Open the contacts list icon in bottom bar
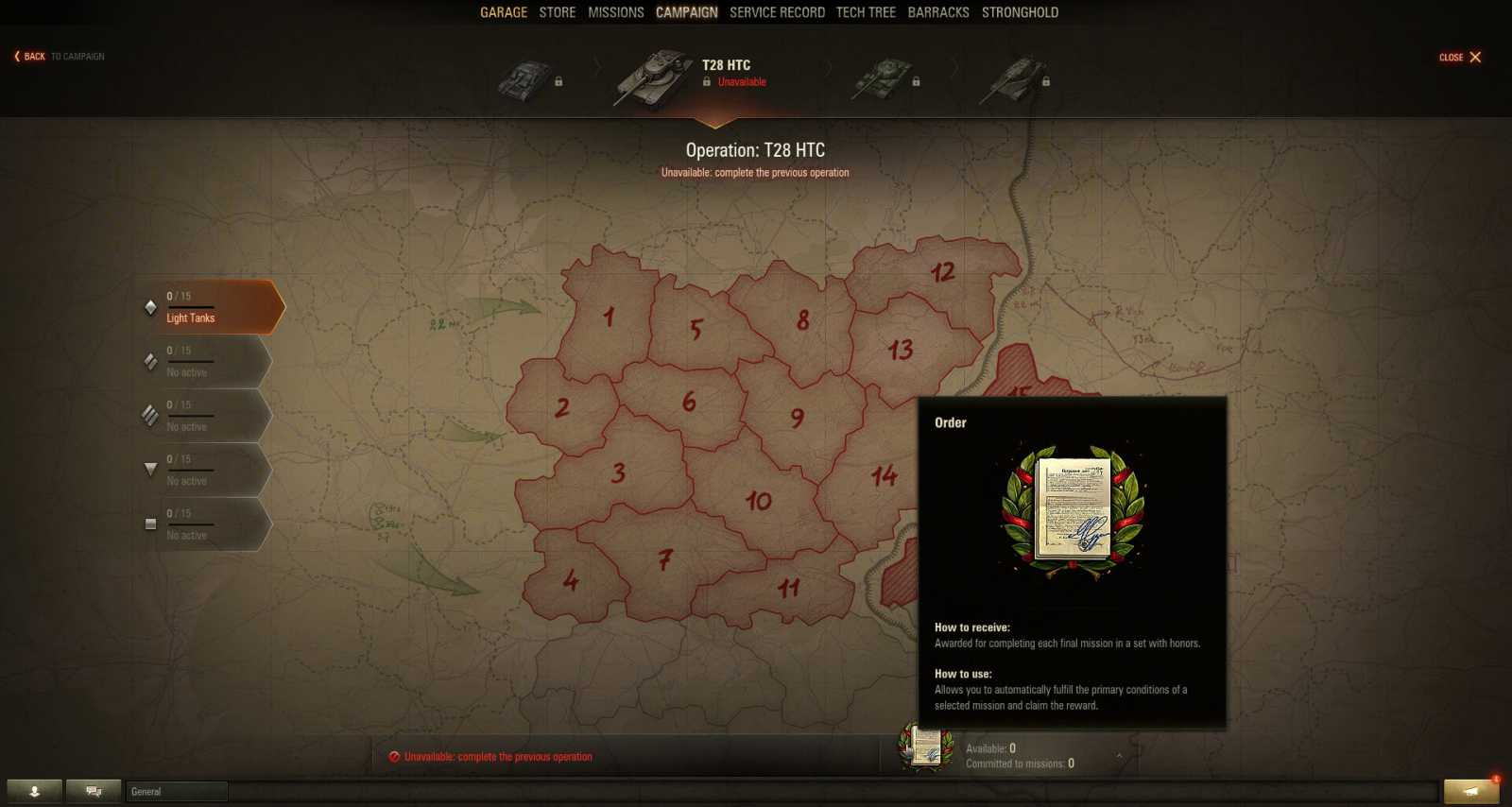 click(35, 791)
